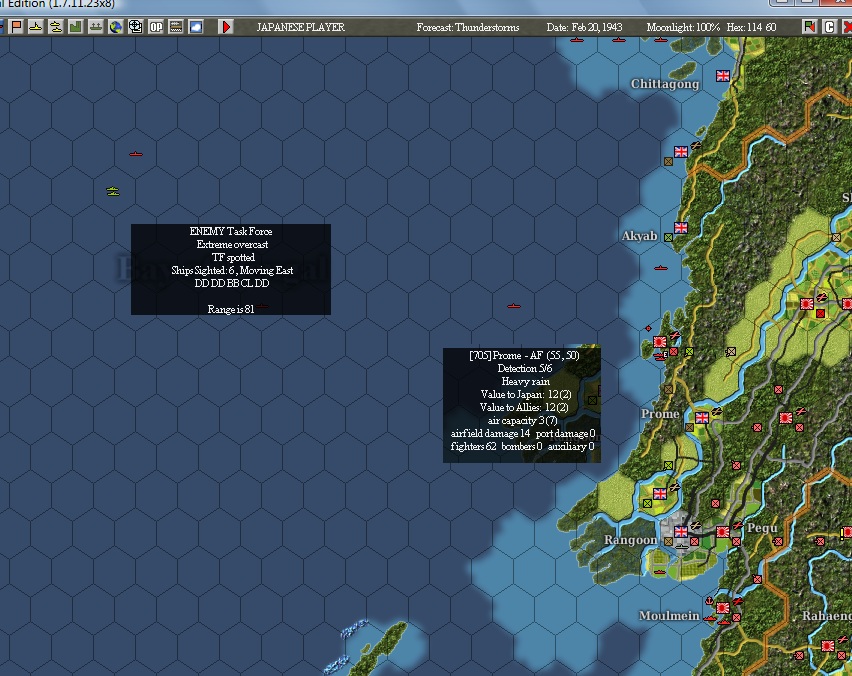Screen dimensions: 852x676
Task: Select the British flag base at Akyab
Action: 681,228
